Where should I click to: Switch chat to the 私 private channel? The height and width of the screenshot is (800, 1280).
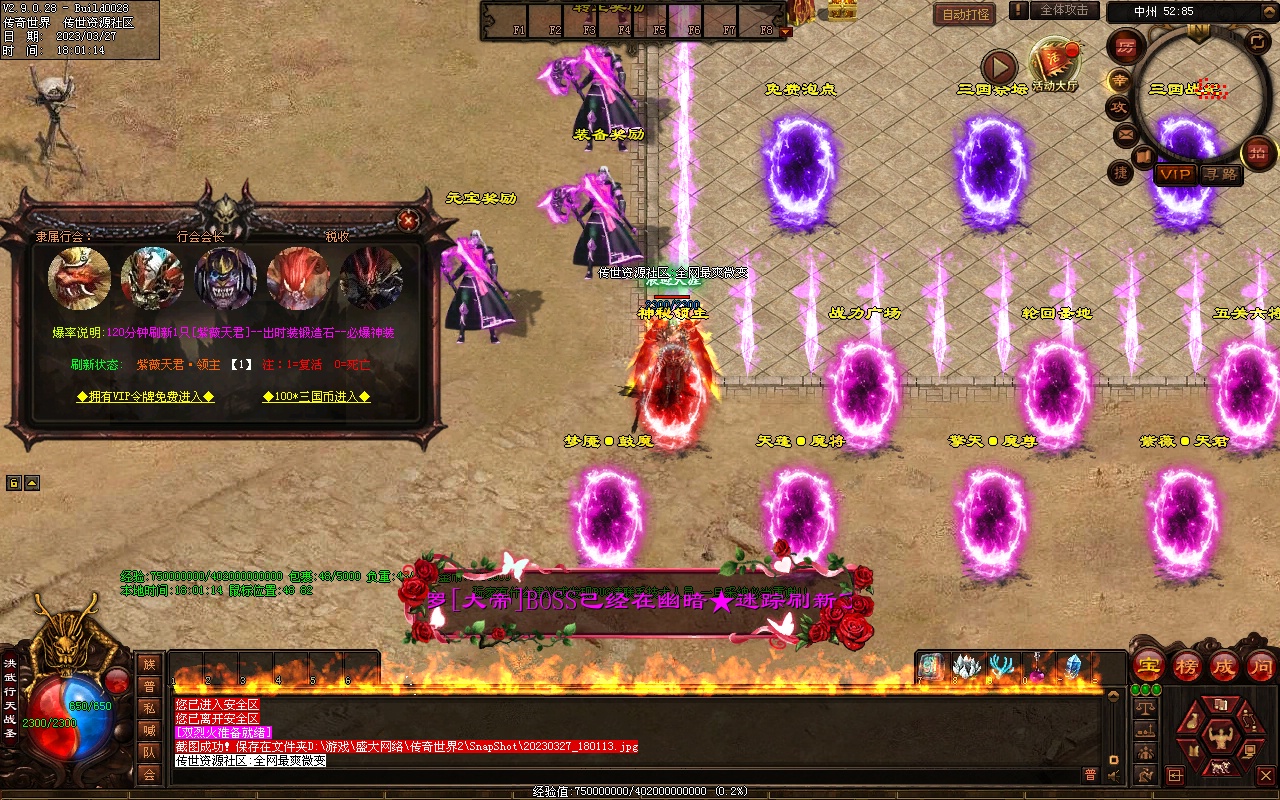click(149, 708)
